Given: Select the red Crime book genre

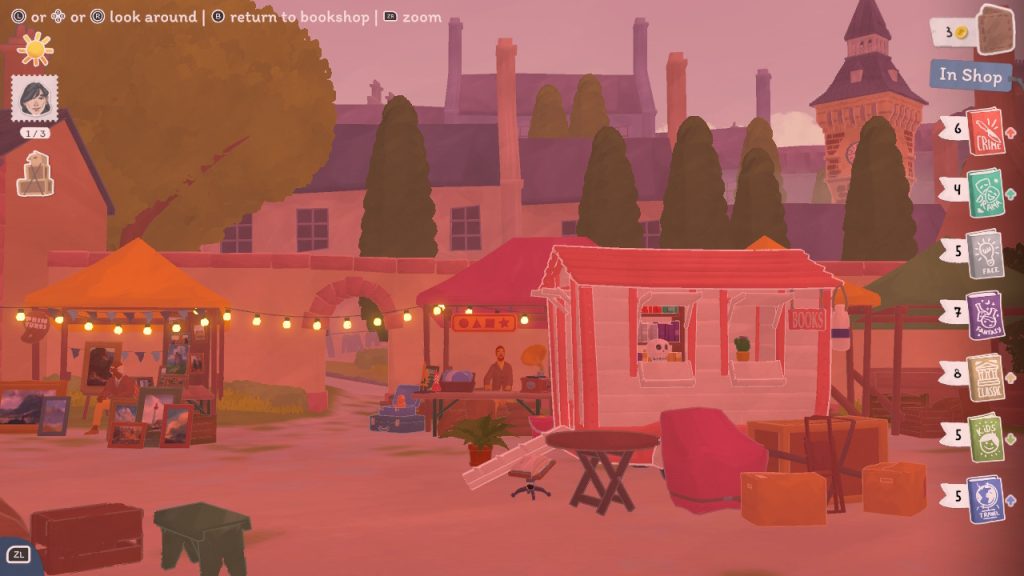Looking at the screenshot, I should tap(985, 130).
